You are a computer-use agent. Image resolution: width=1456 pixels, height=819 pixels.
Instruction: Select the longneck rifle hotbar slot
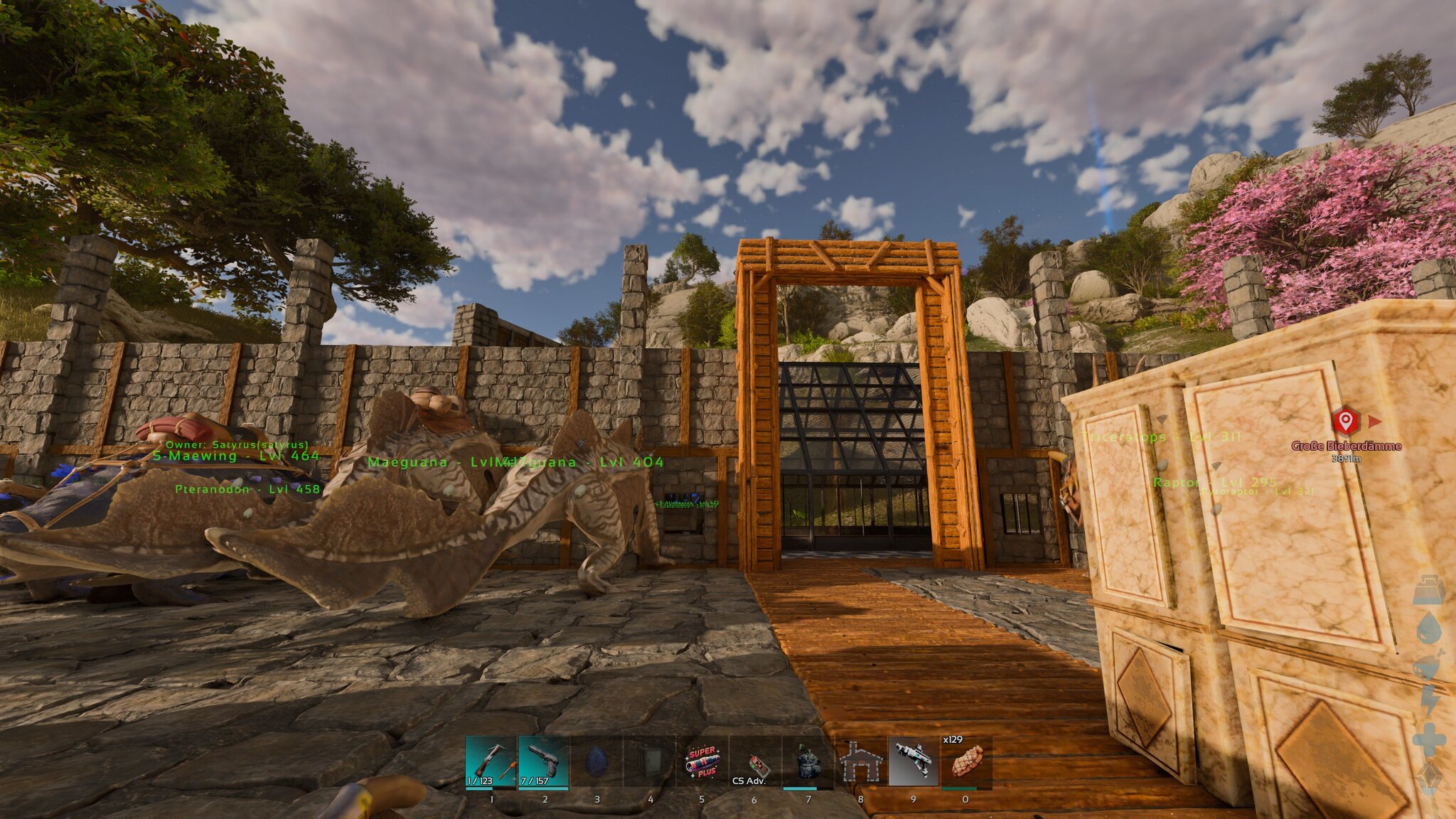pyautogui.click(x=491, y=761)
